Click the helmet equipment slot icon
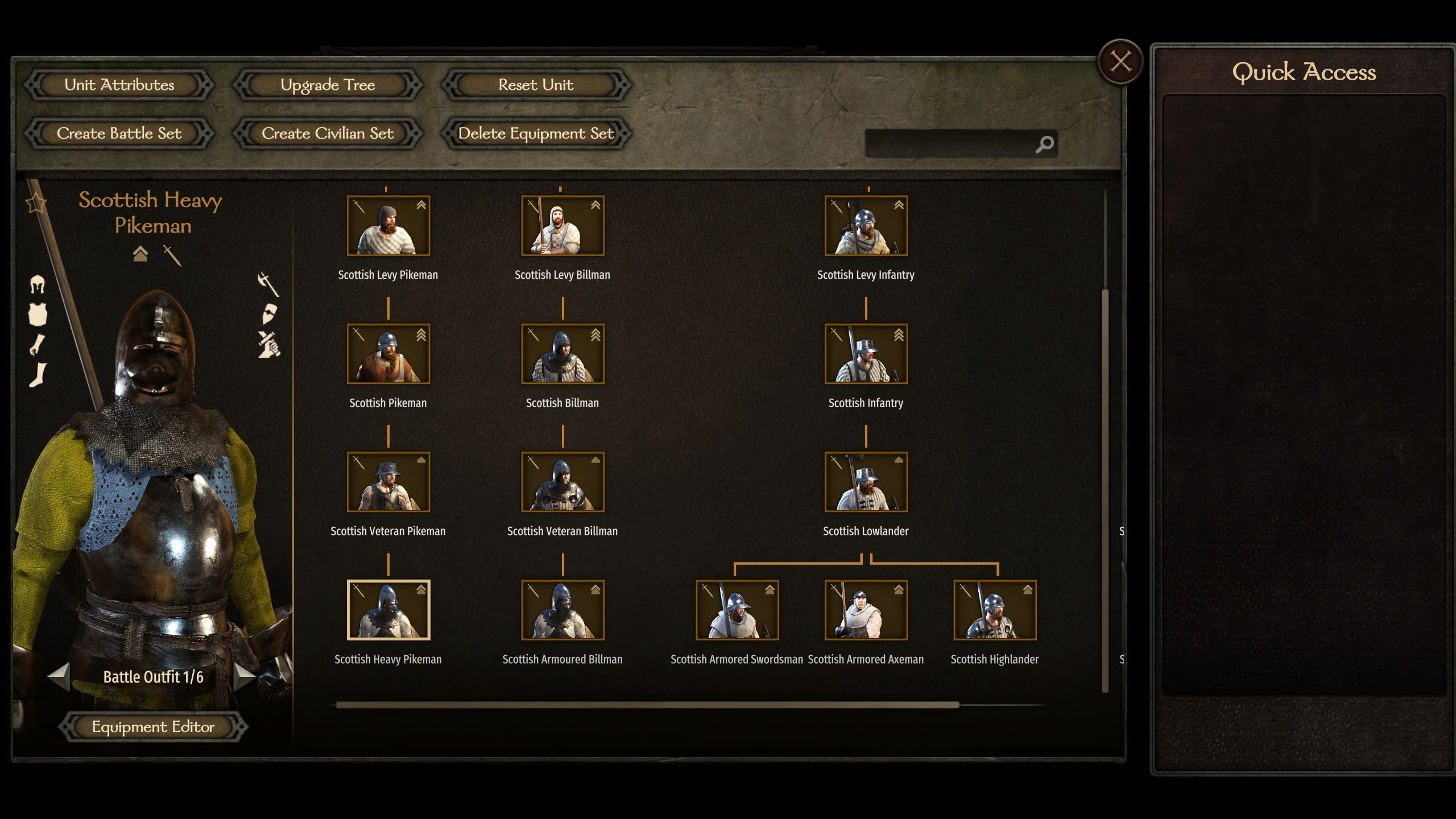1456x819 pixels. pos(38,284)
